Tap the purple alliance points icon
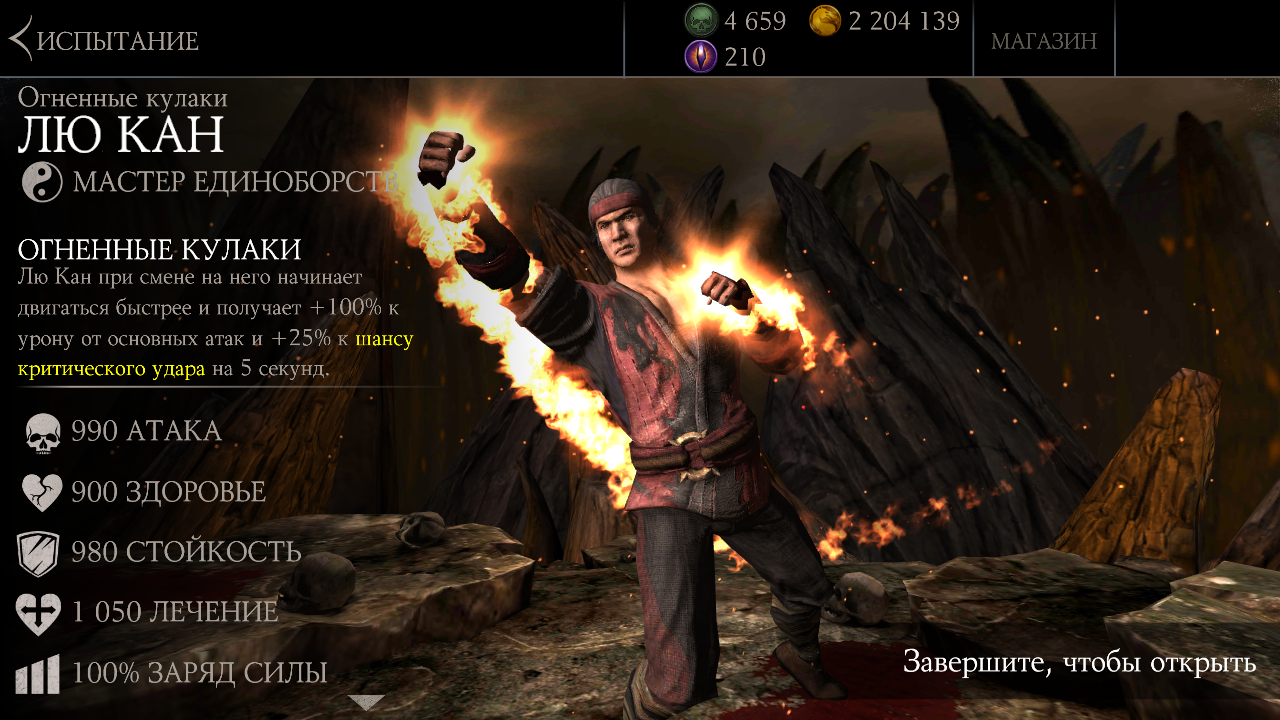The width and height of the screenshot is (1280, 720). (x=700, y=57)
